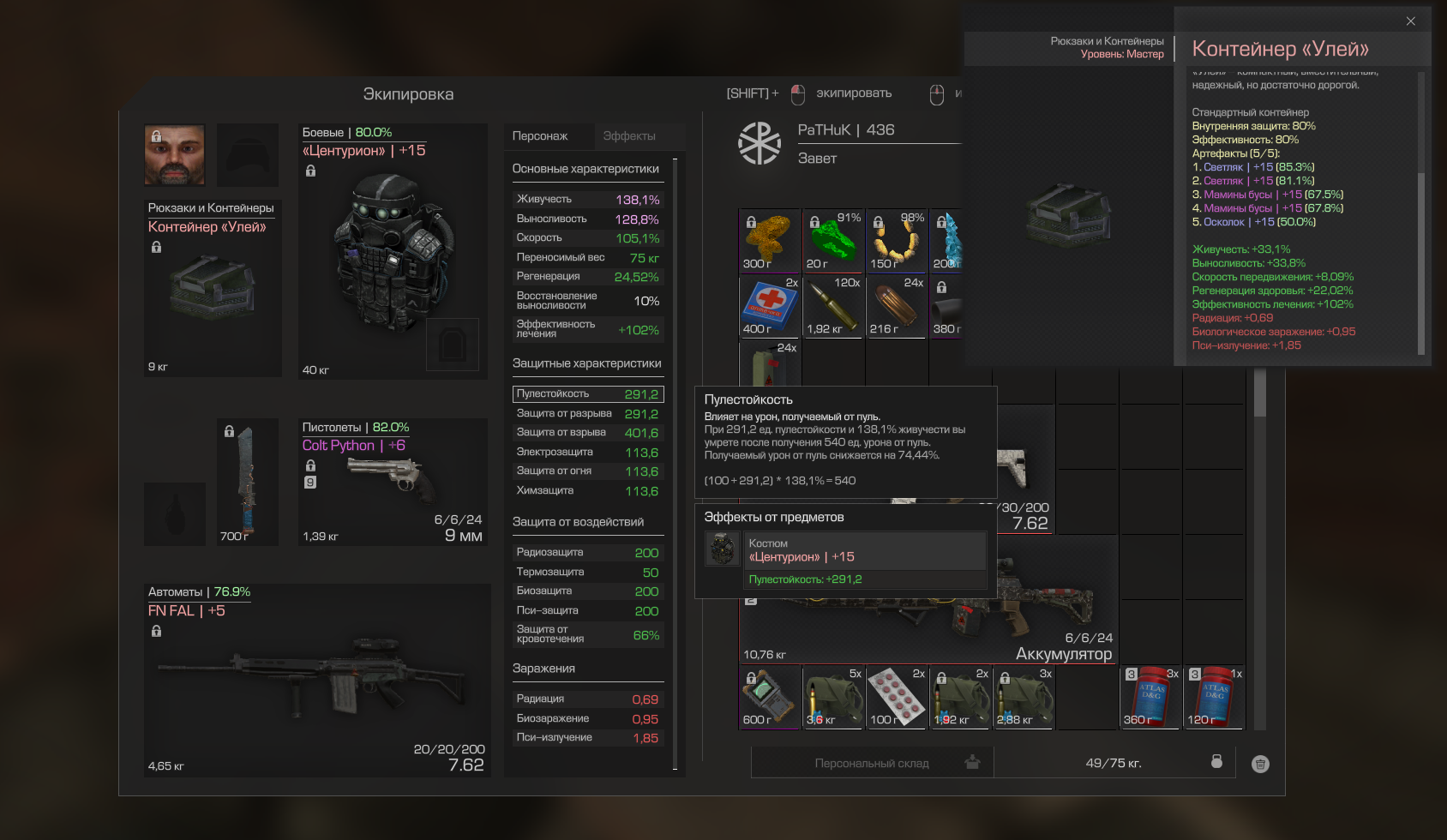Choose the medkit stack in the inventory

point(769,306)
